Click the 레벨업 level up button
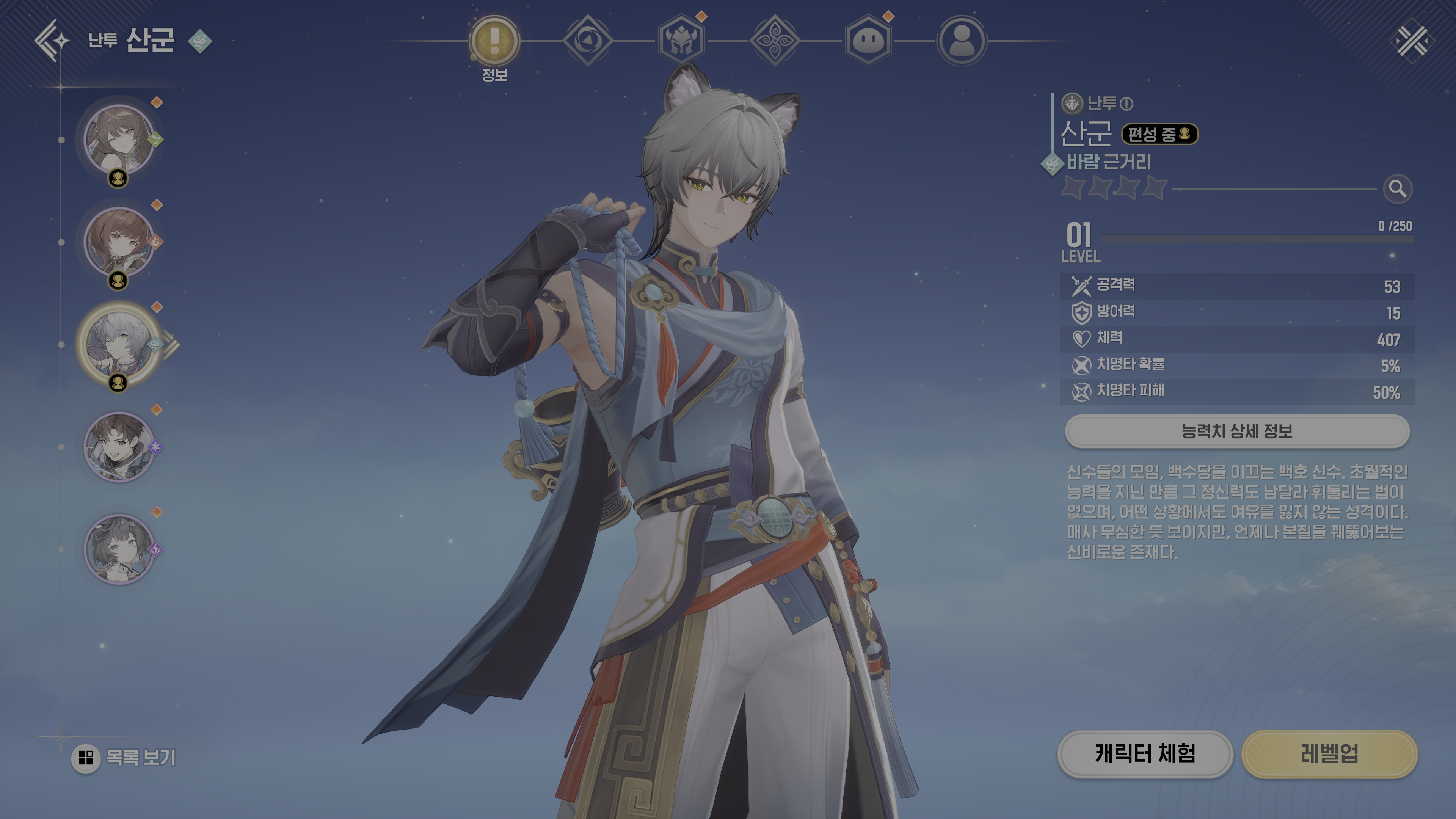This screenshot has width=1456, height=819. tap(1329, 753)
